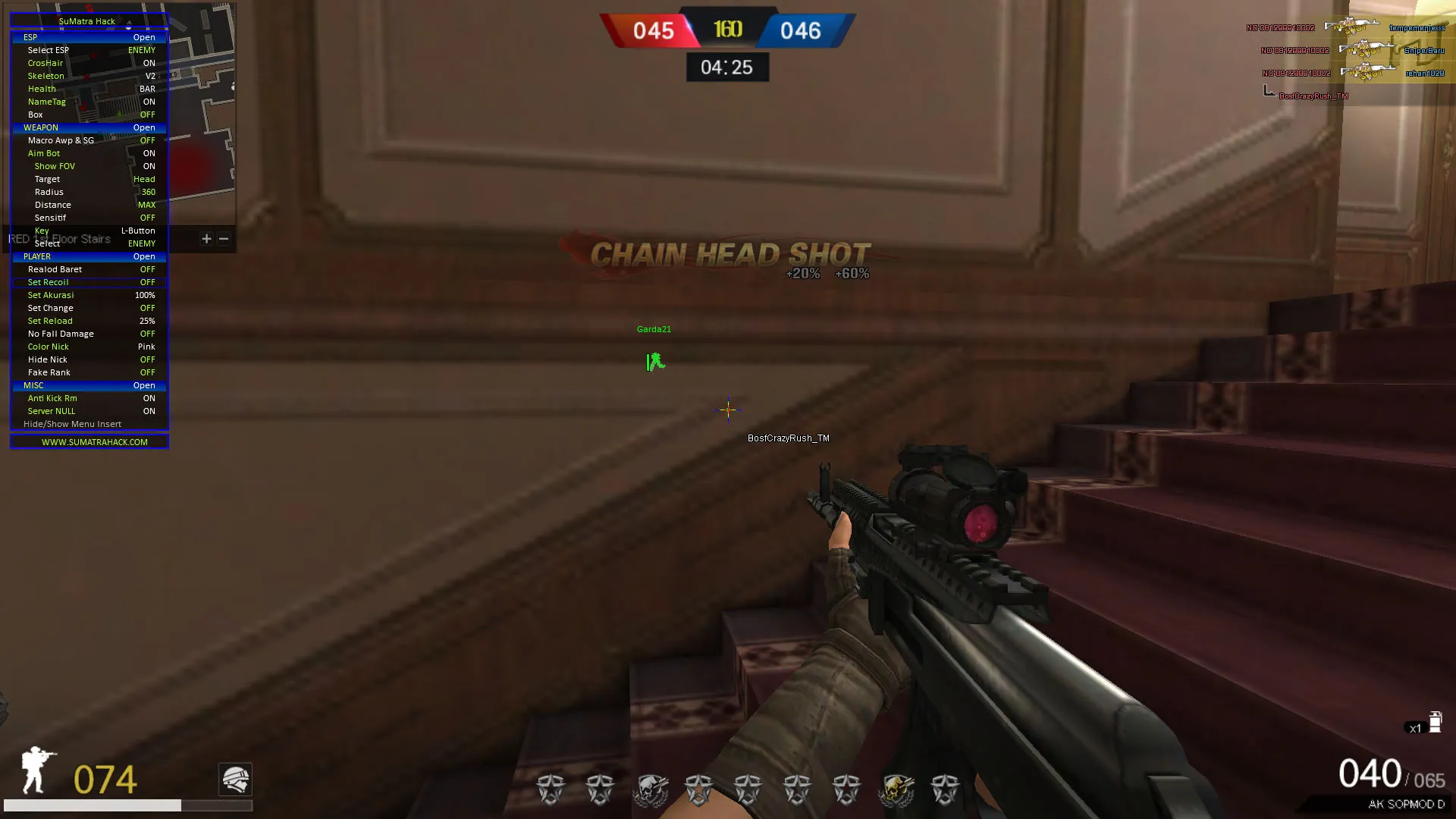The image size is (1456, 819).
Task: Click the SuMatra Hack menu title
Action: tap(87, 20)
